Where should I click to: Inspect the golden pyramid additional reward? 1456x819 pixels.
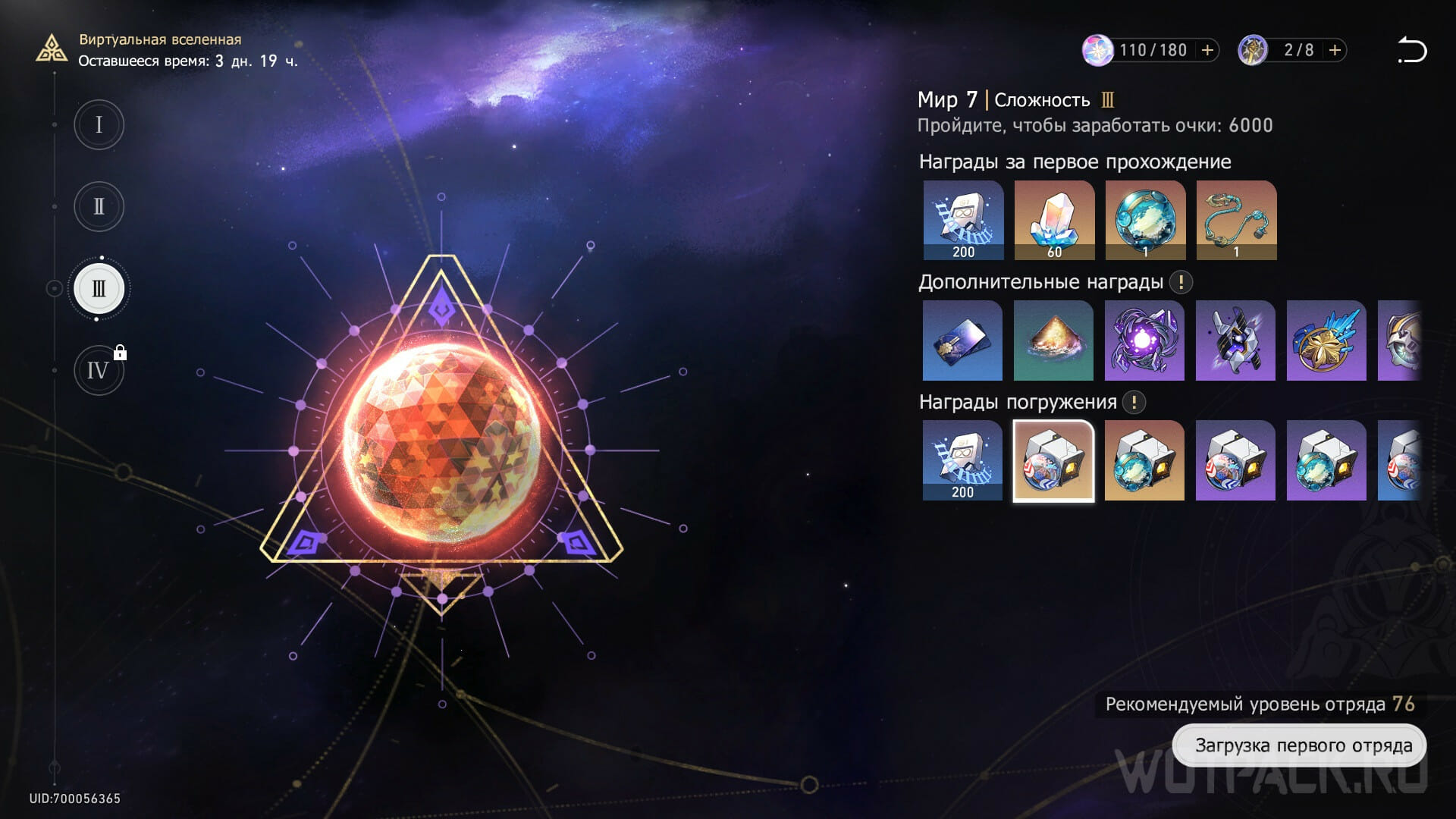pyautogui.click(x=1053, y=340)
